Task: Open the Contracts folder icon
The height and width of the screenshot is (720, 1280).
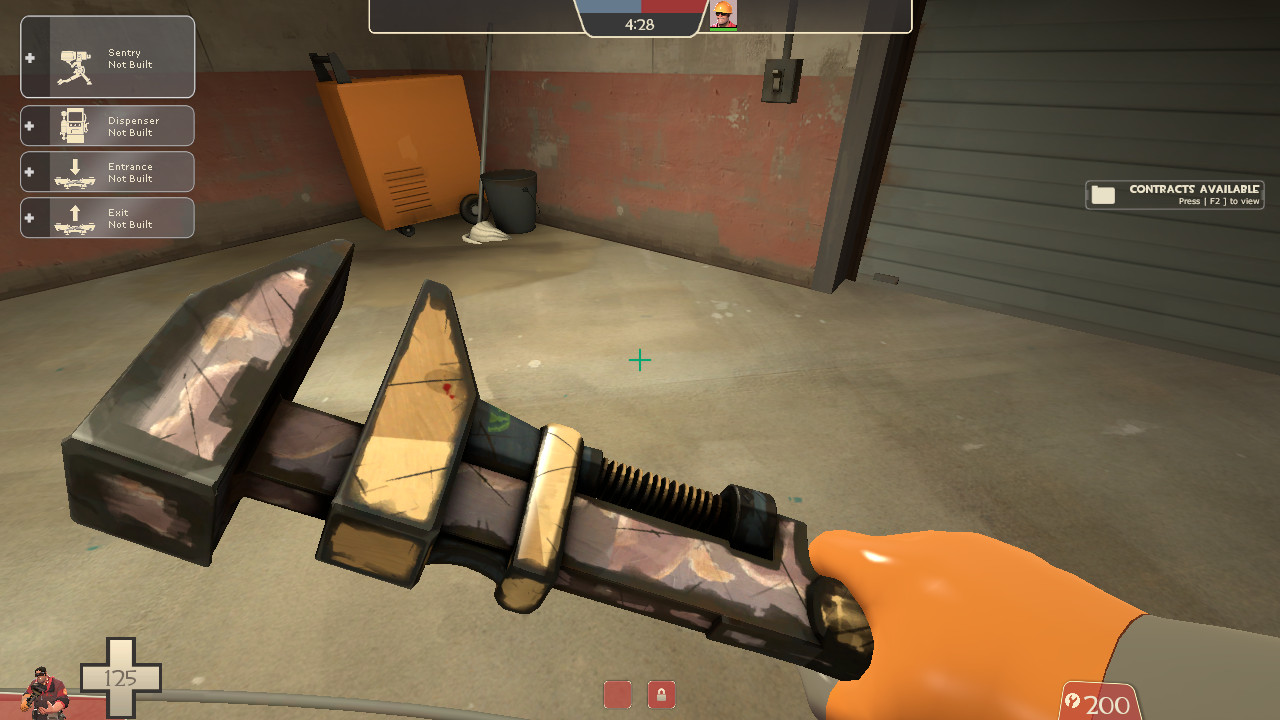Action: pyautogui.click(x=1104, y=194)
